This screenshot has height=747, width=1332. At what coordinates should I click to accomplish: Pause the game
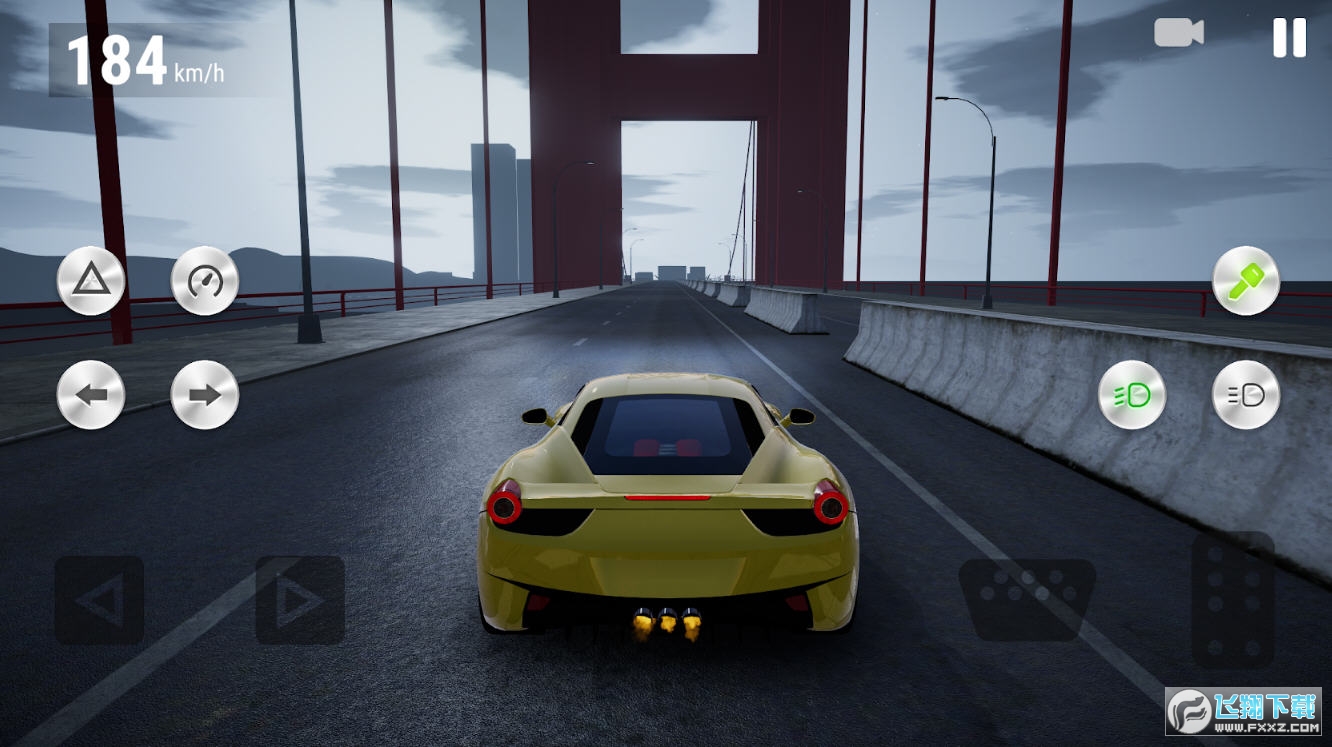click(1289, 38)
